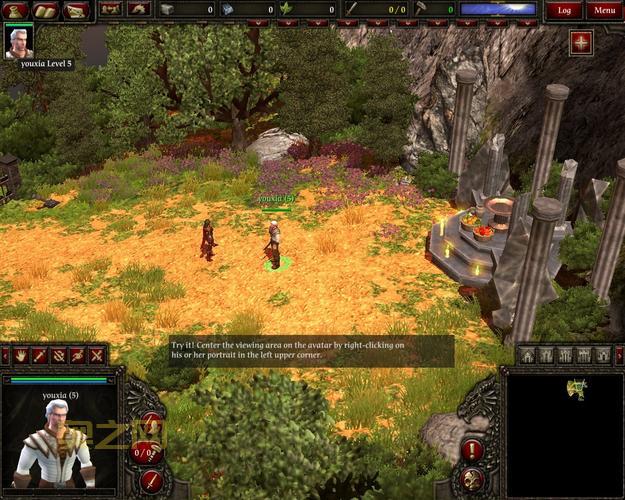Open the spellbook icon in the top bar
The width and height of the screenshot is (625, 500).
[x=46, y=10]
